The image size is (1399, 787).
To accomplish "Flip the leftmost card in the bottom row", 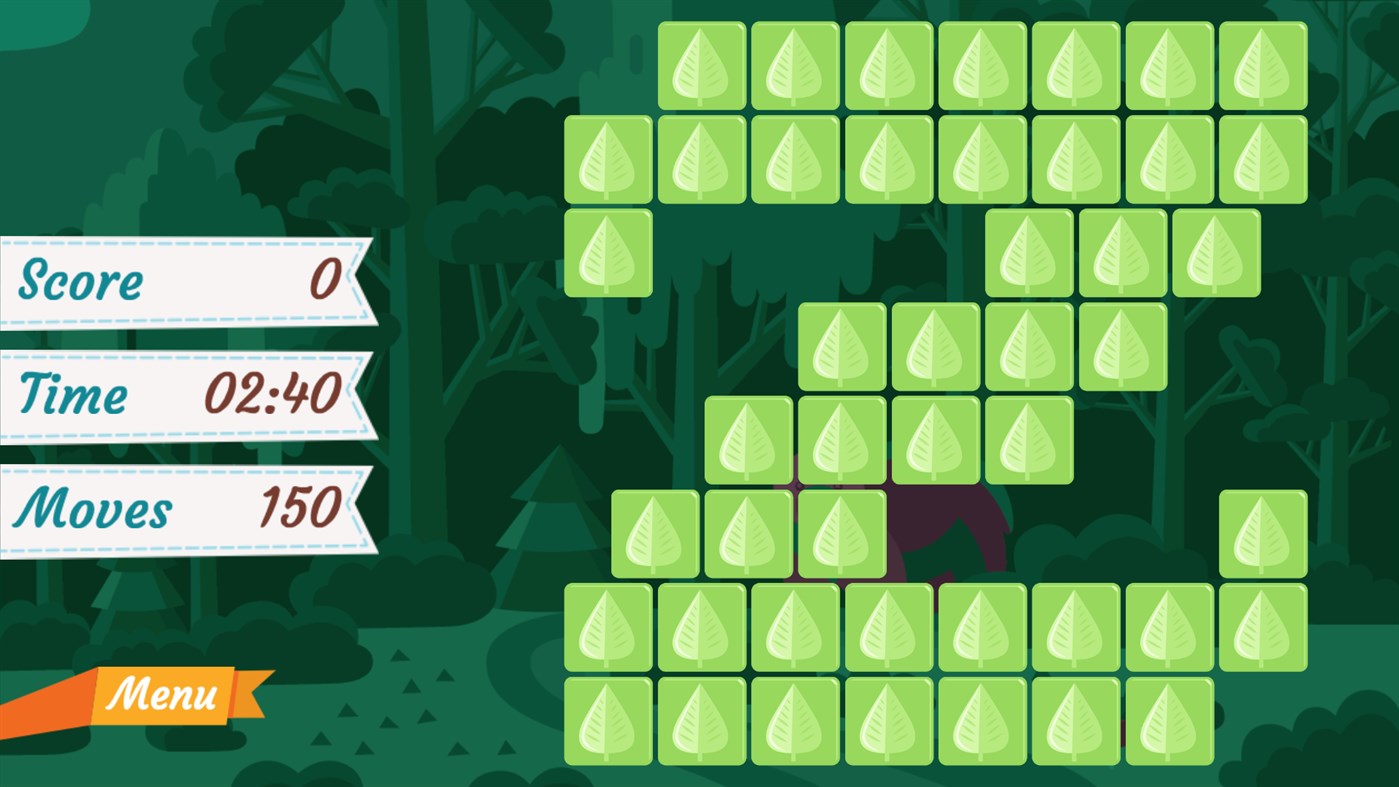I will pyautogui.click(x=607, y=719).
